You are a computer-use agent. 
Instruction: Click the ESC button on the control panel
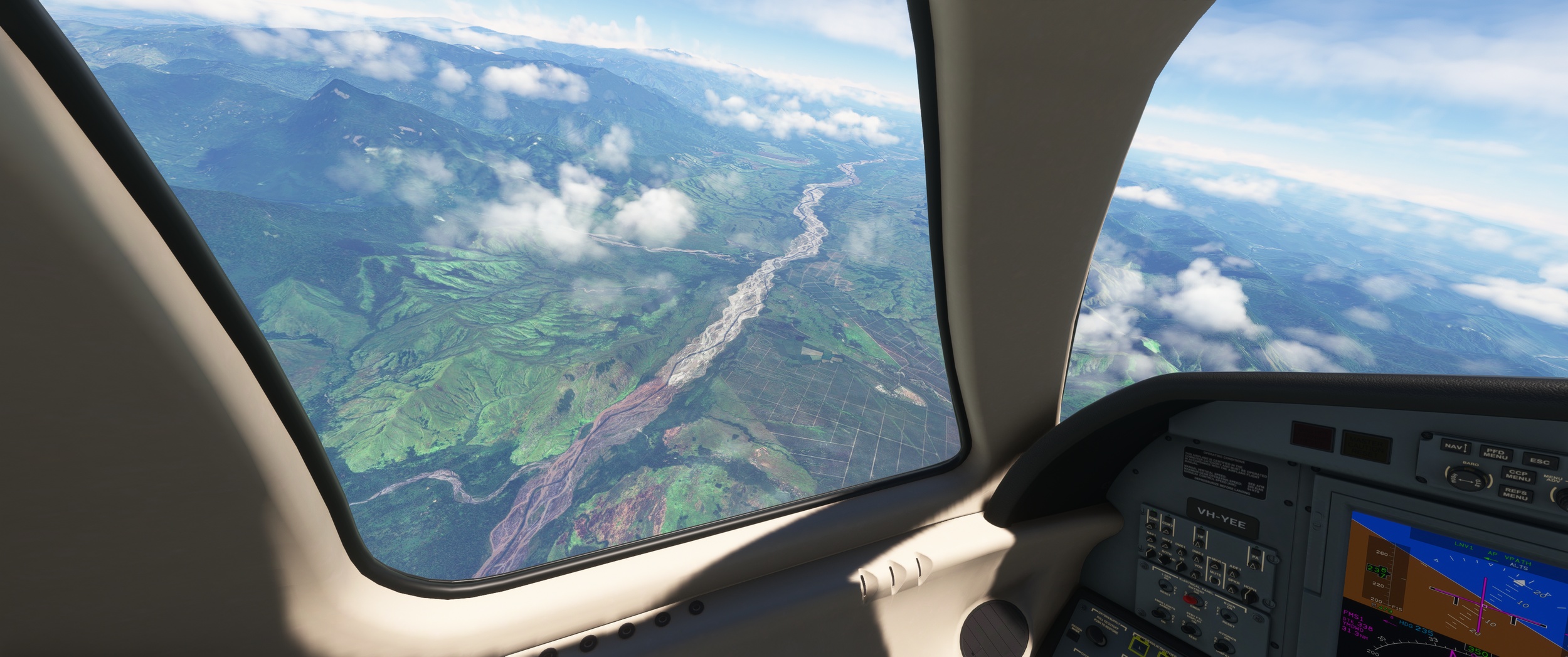(x=1539, y=461)
